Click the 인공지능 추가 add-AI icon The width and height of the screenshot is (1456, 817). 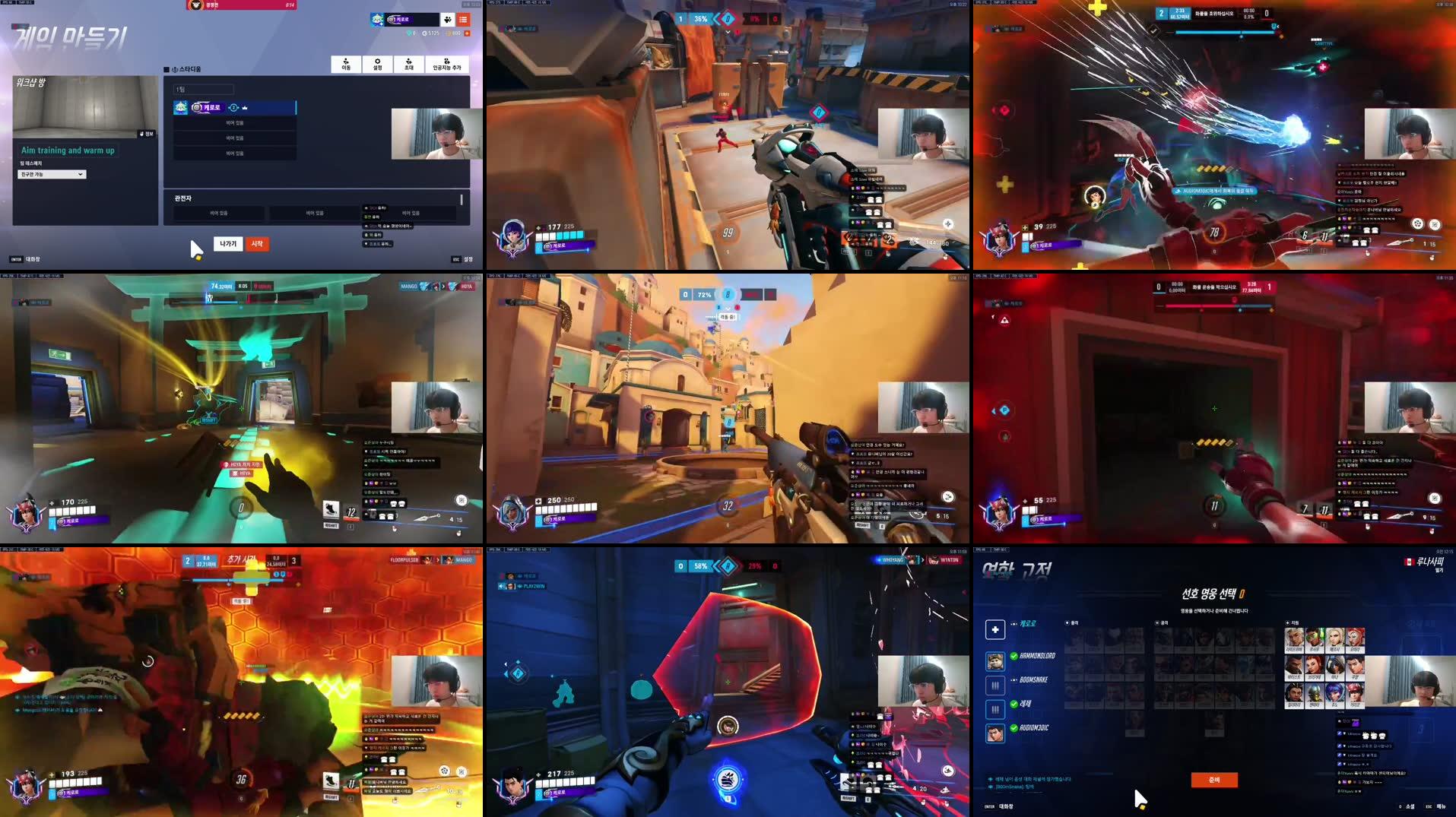coord(447,64)
